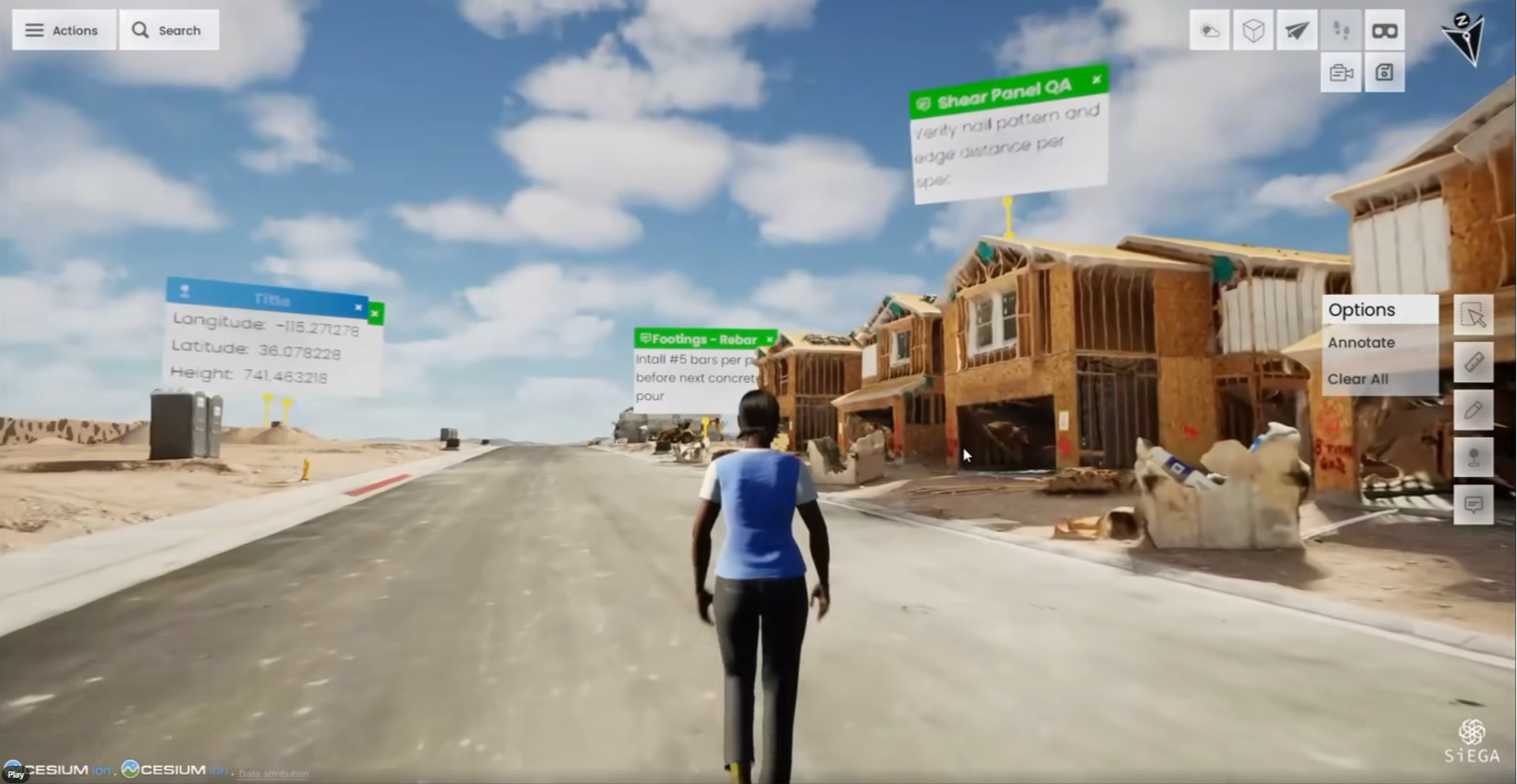The image size is (1517, 784).
Task: Close the Shear Panel QA note
Action: click(1097, 81)
